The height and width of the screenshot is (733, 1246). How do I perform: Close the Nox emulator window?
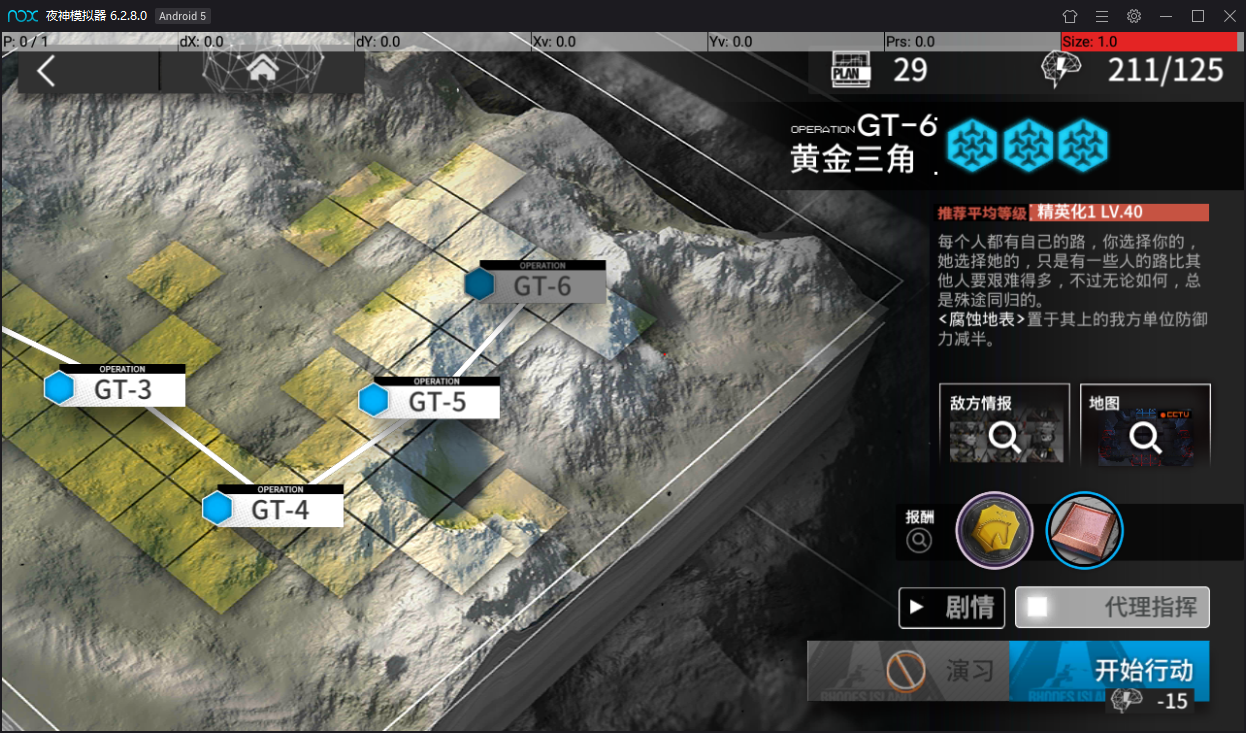coord(1227,16)
